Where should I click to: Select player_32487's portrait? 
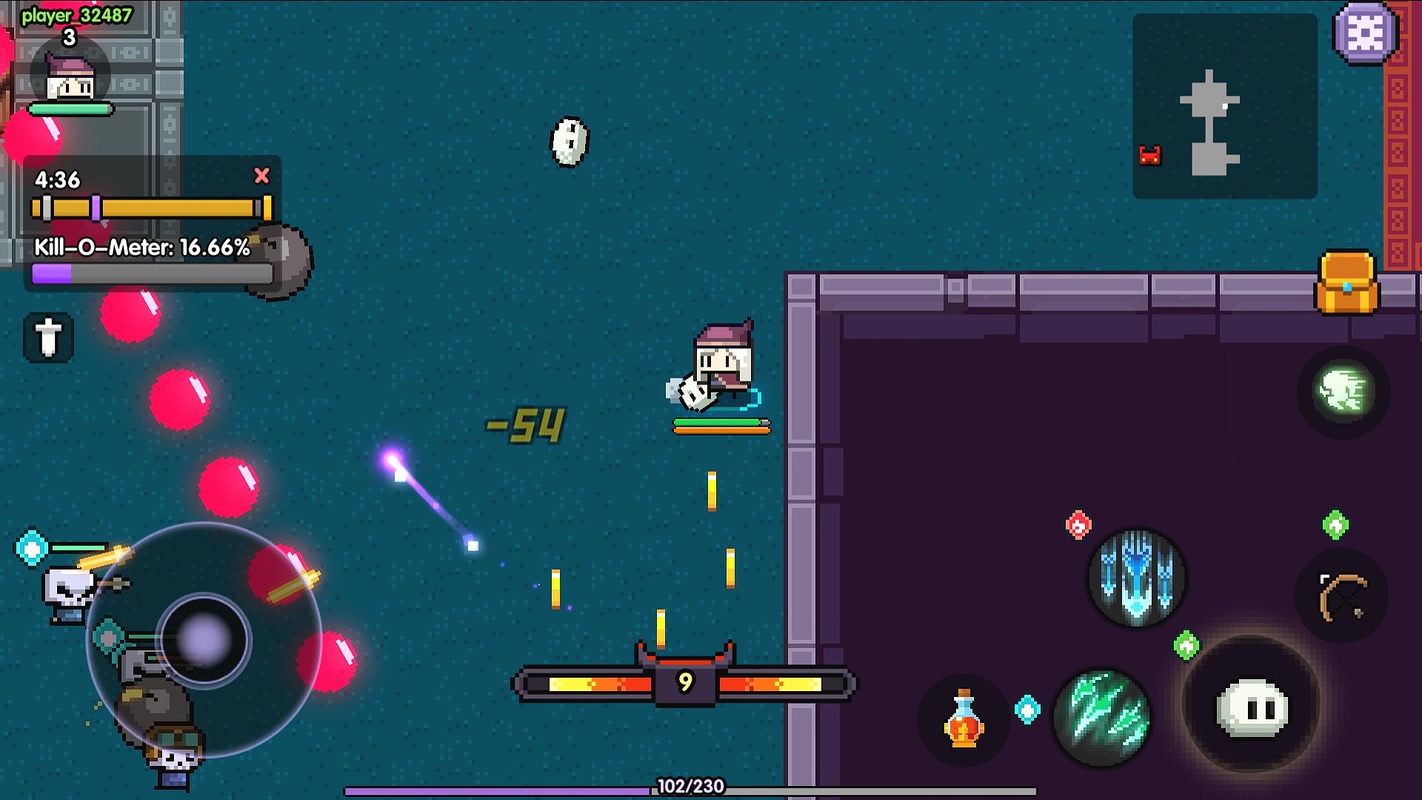click(70, 77)
